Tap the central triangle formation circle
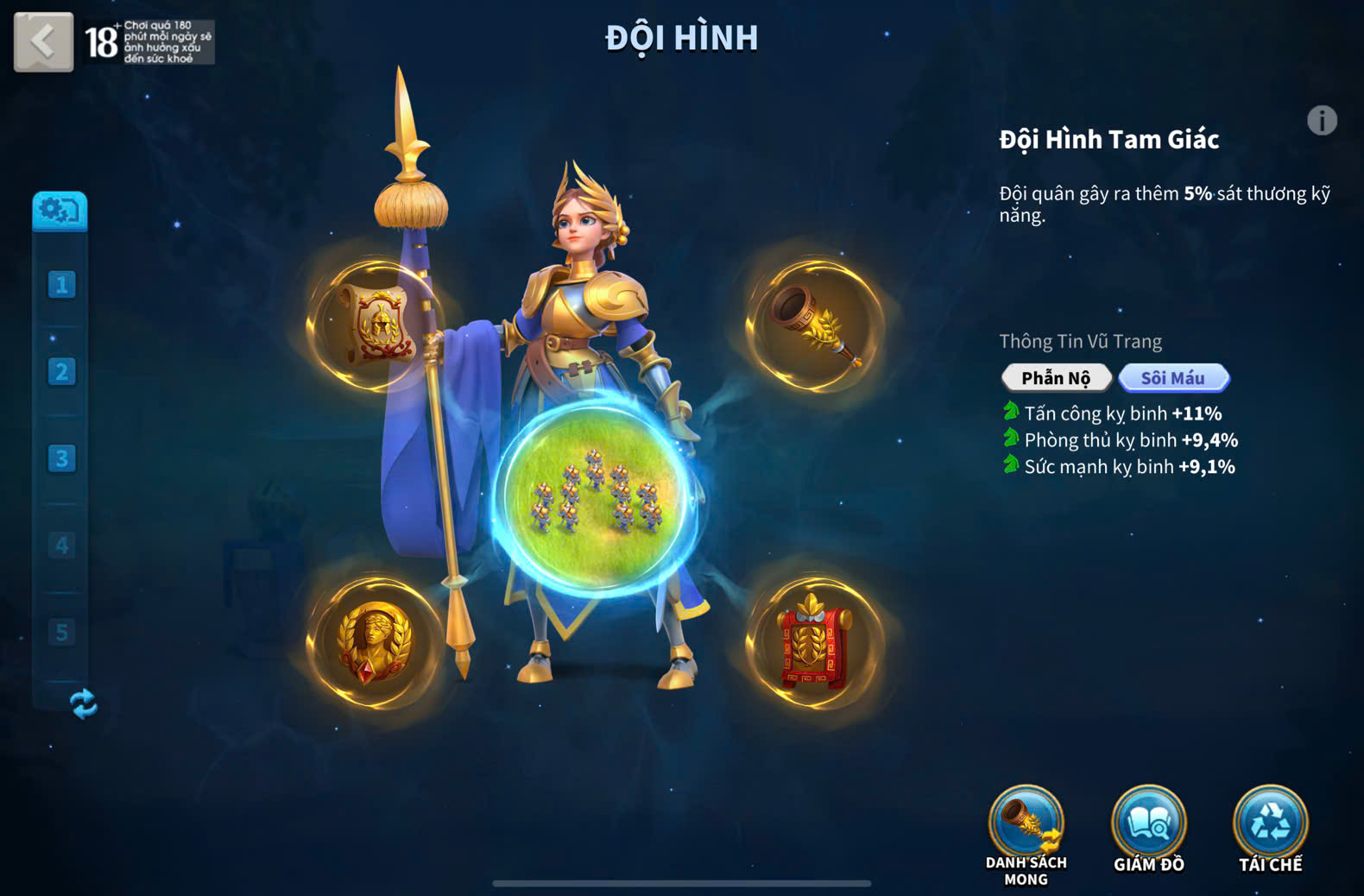This screenshot has height=896, width=1364. tap(595, 498)
